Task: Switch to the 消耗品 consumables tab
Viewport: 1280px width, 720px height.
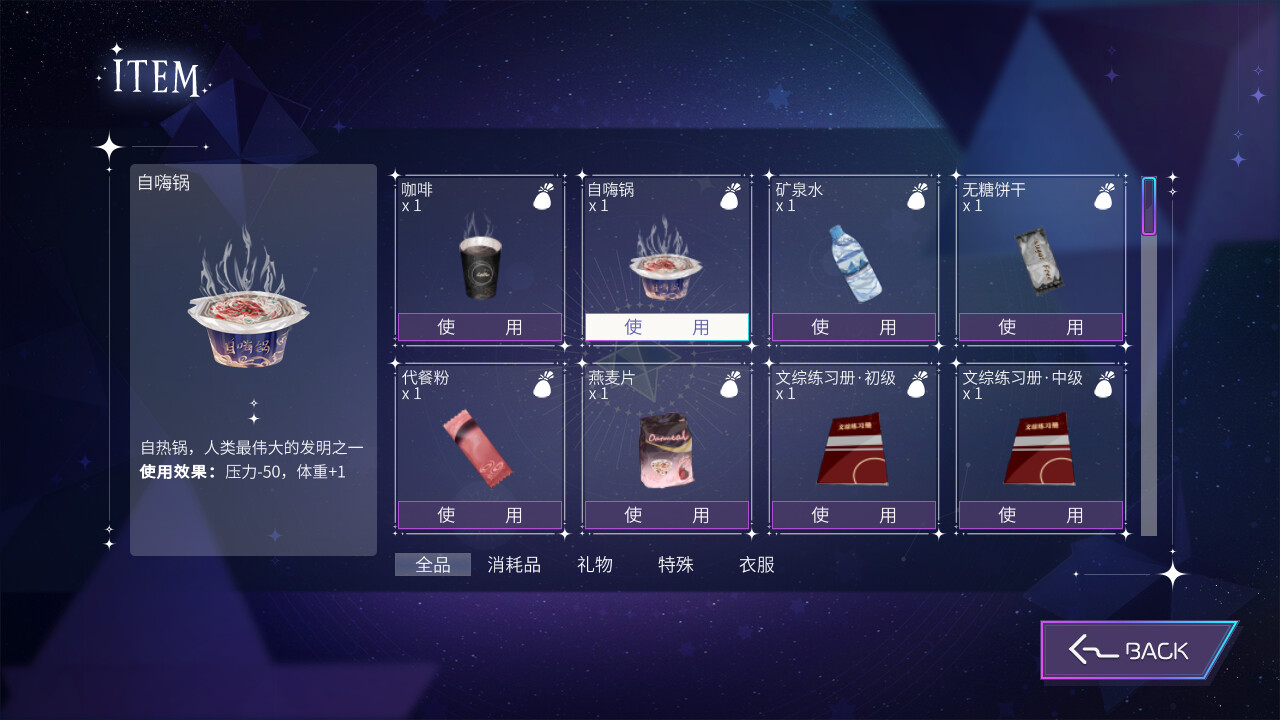Action: tap(514, 565)
